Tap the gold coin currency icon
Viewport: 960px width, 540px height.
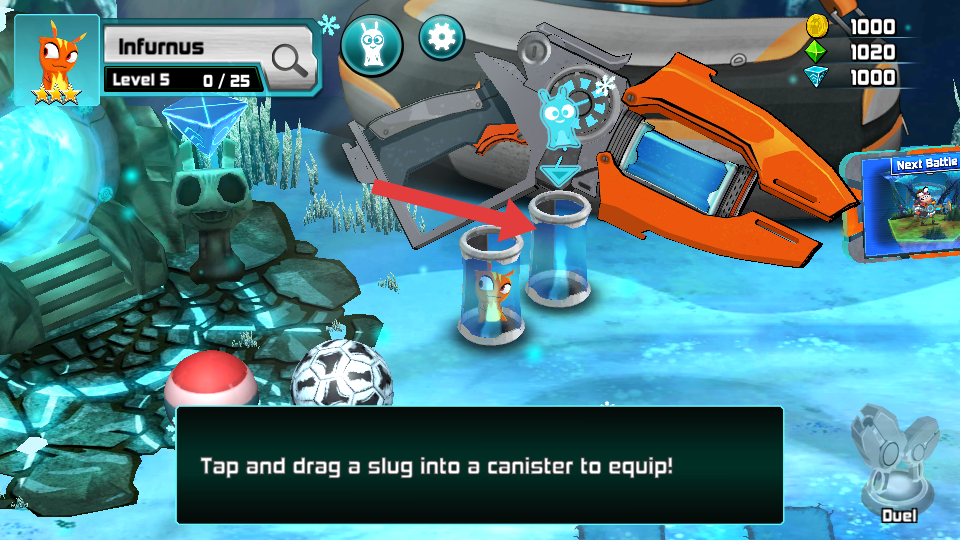(x=818, y=26)
